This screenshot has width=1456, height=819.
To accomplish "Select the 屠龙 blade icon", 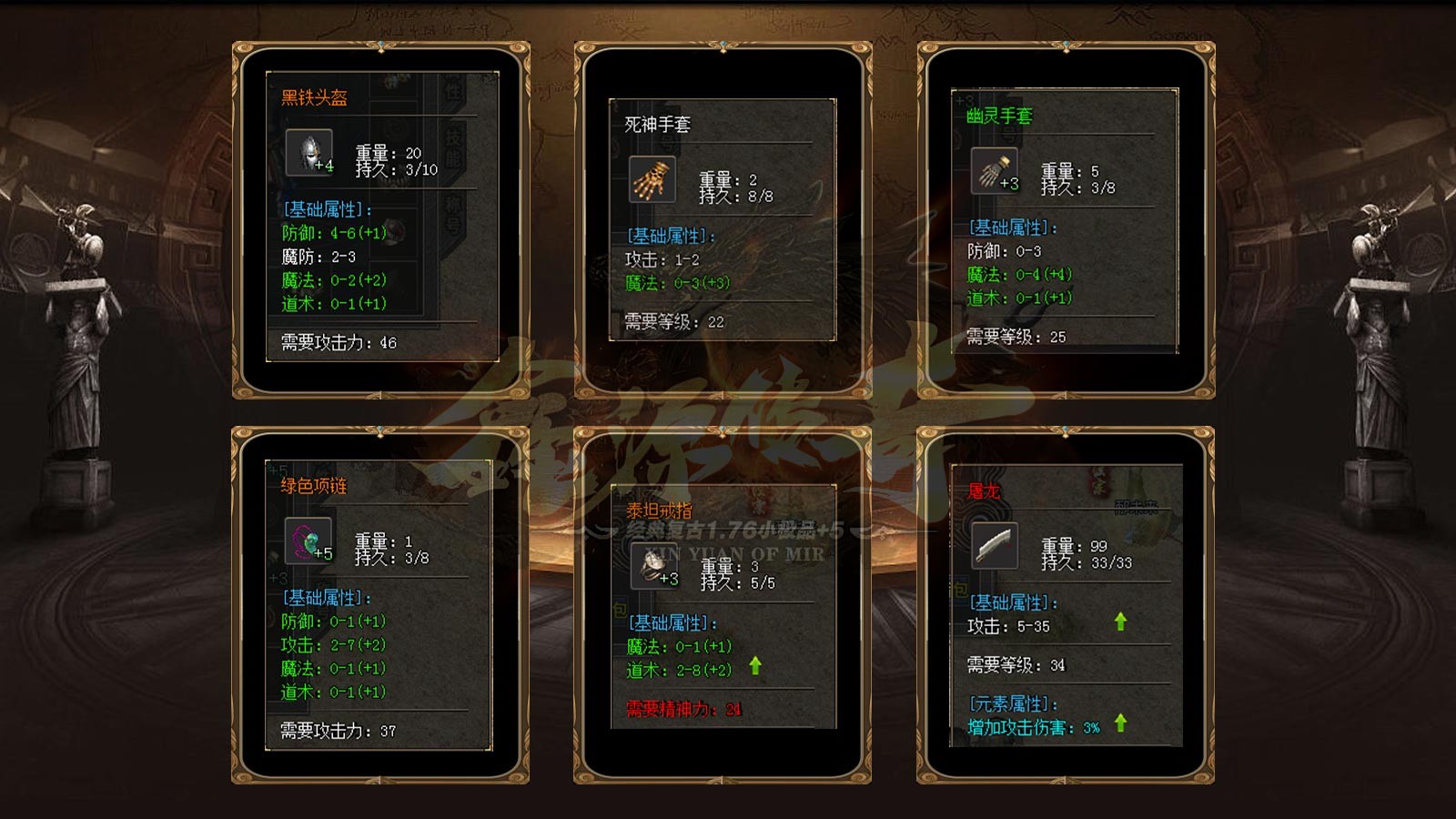I will pos(994,545).
